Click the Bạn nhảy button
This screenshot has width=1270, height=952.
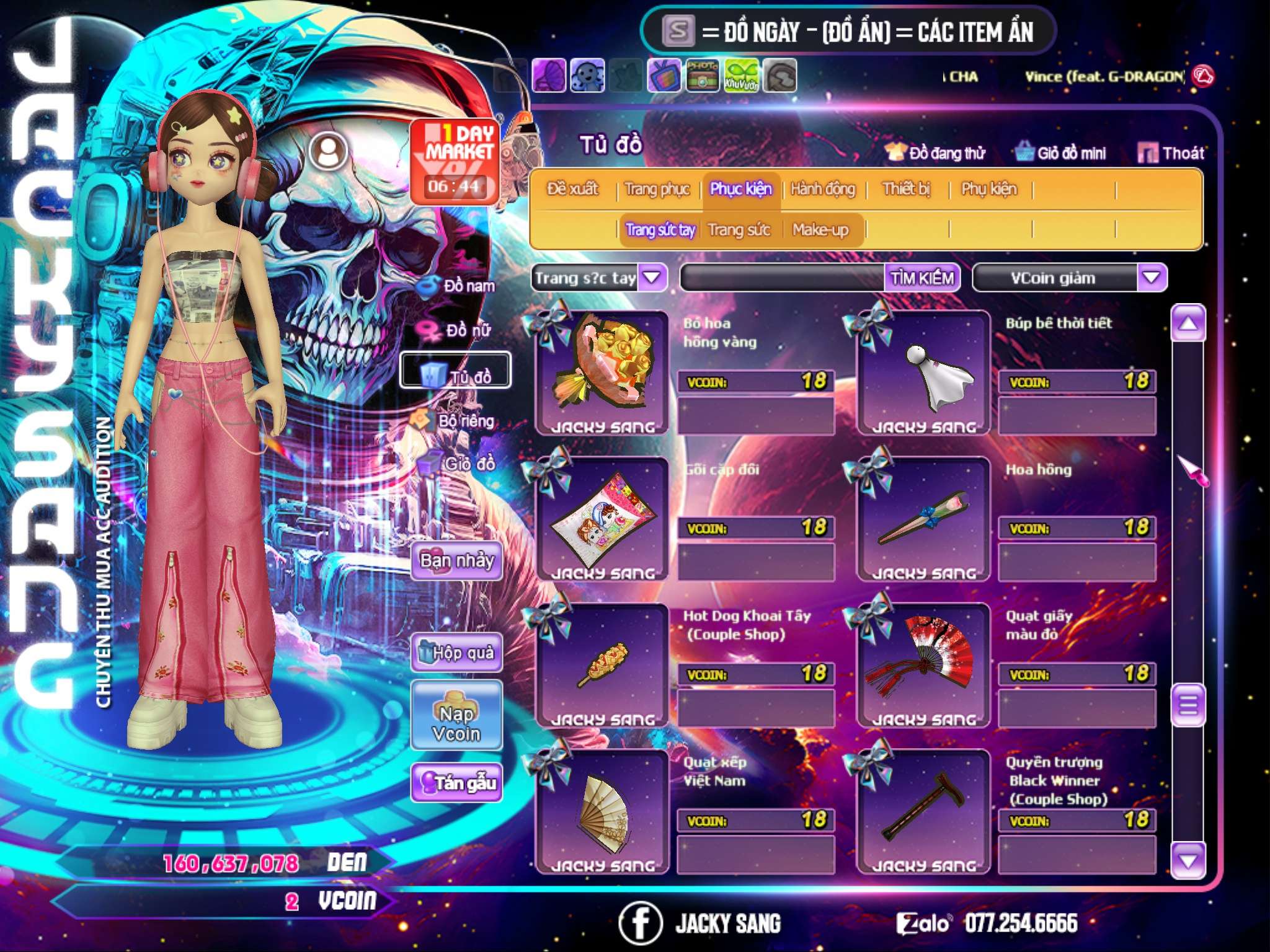tap(456, 561)
